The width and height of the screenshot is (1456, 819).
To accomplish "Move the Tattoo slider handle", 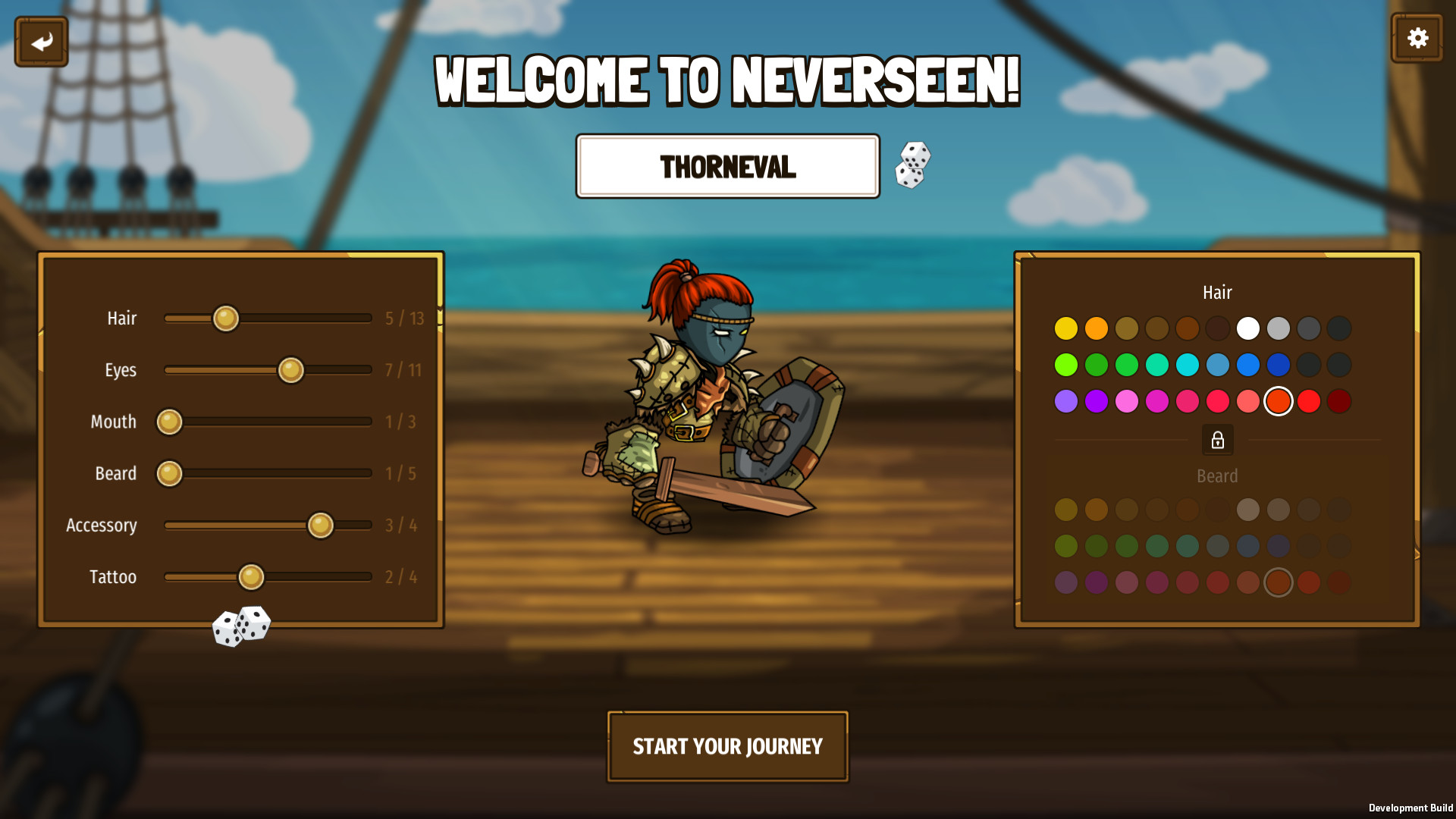I will [x=252, y=576].
